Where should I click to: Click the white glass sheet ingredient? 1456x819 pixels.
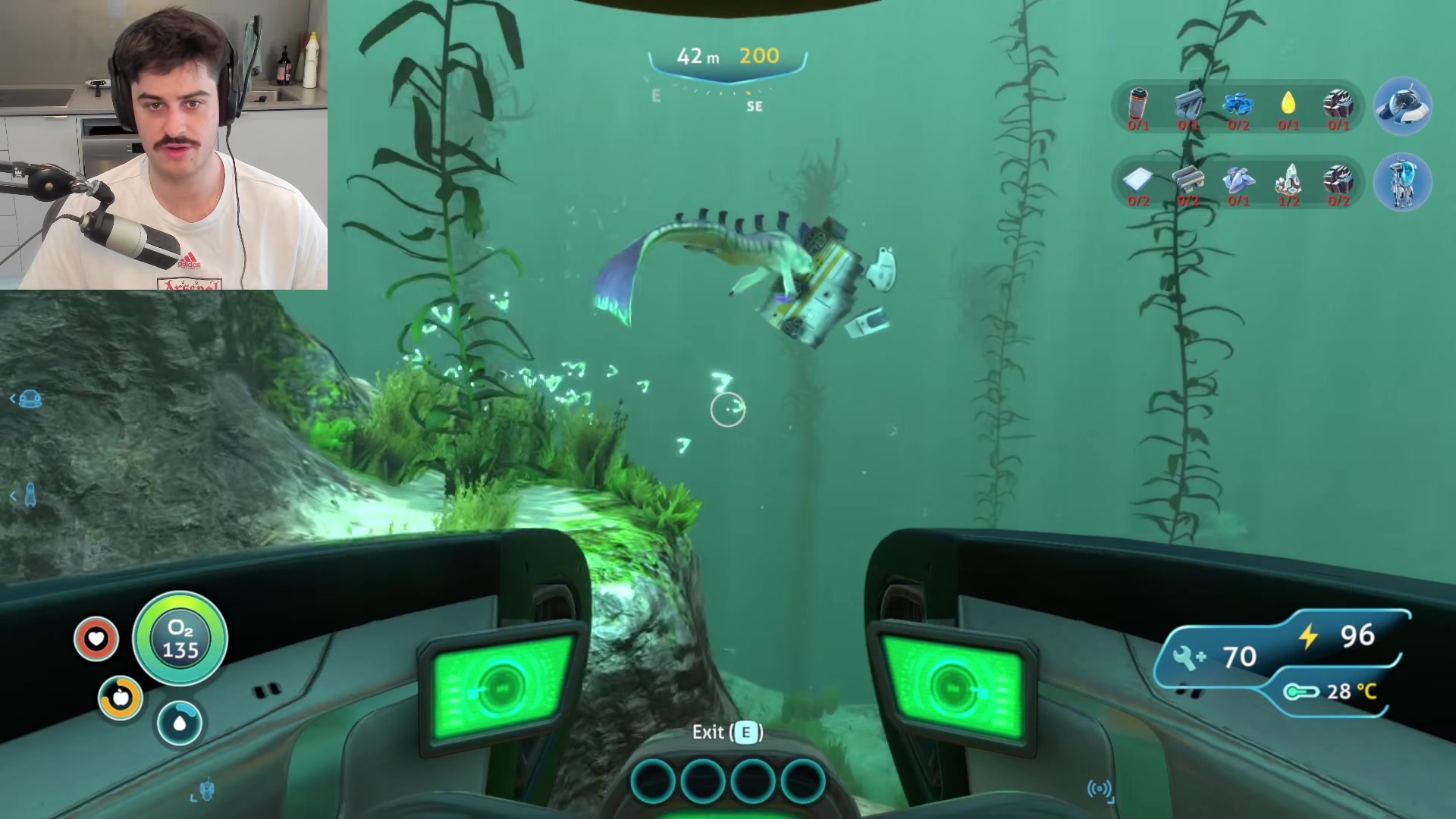(x=1137, y=180)
